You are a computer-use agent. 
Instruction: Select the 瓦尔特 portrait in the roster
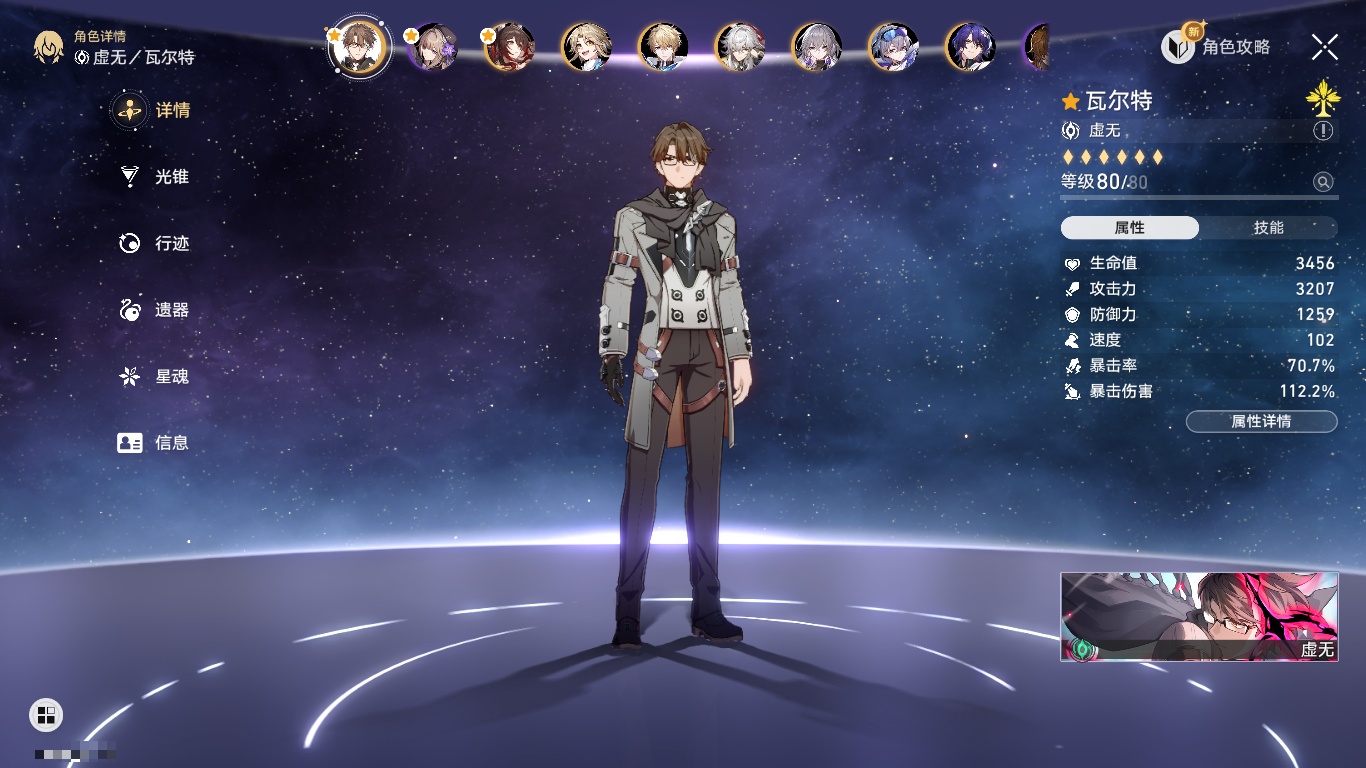[359, 47]
